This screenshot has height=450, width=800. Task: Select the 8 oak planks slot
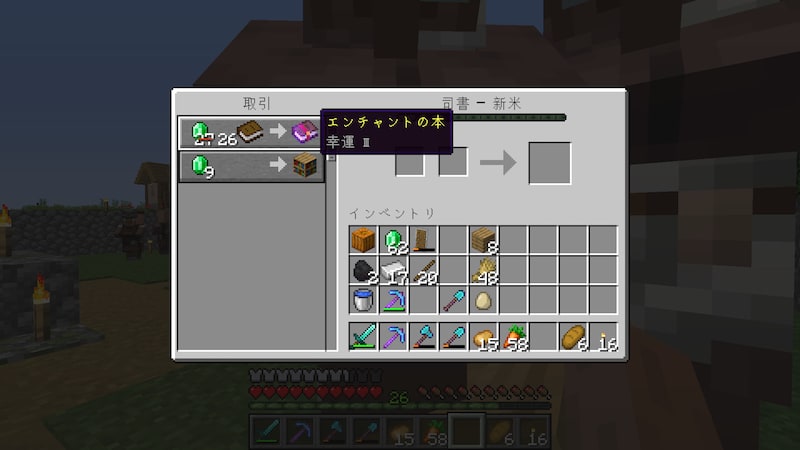[x=483, y=240]
